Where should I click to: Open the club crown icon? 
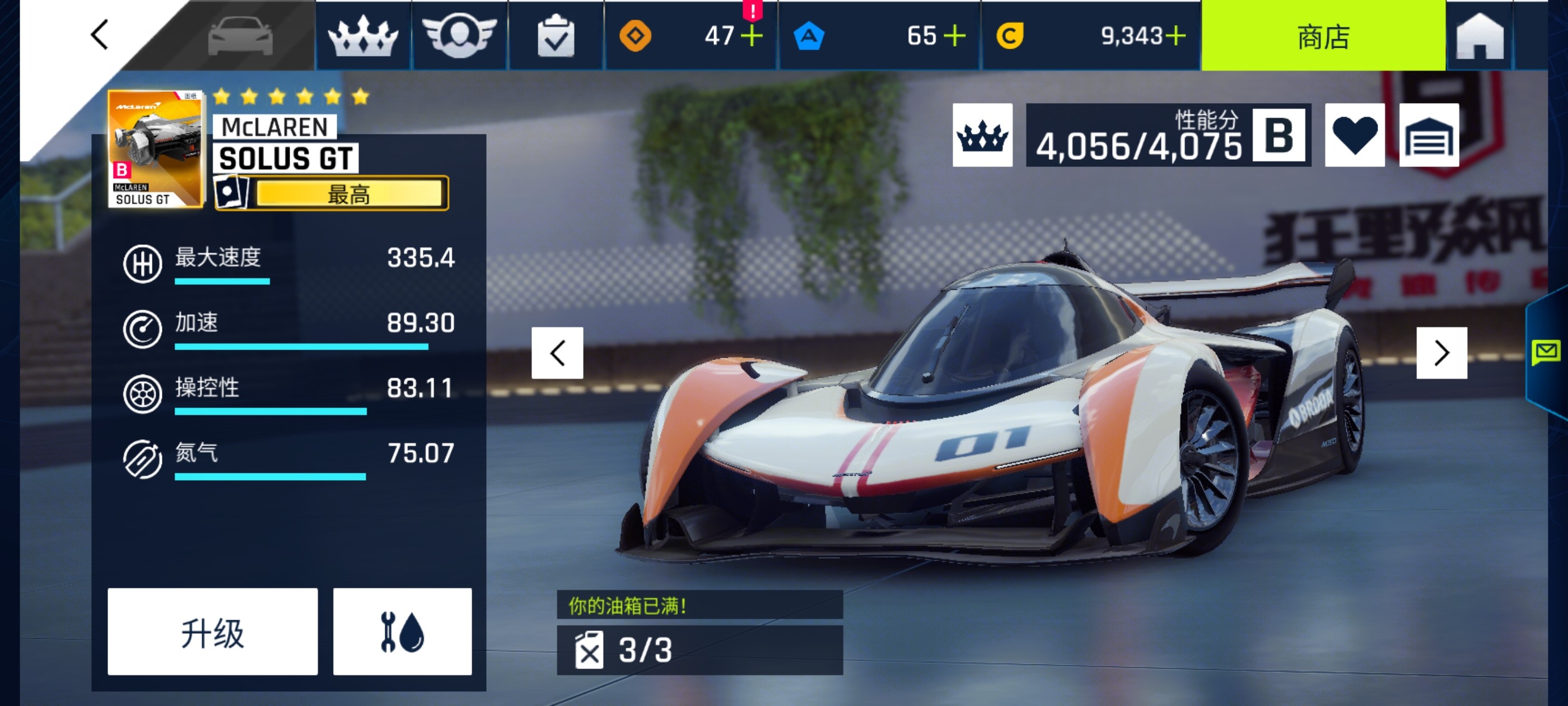click(x=363, y=36)
